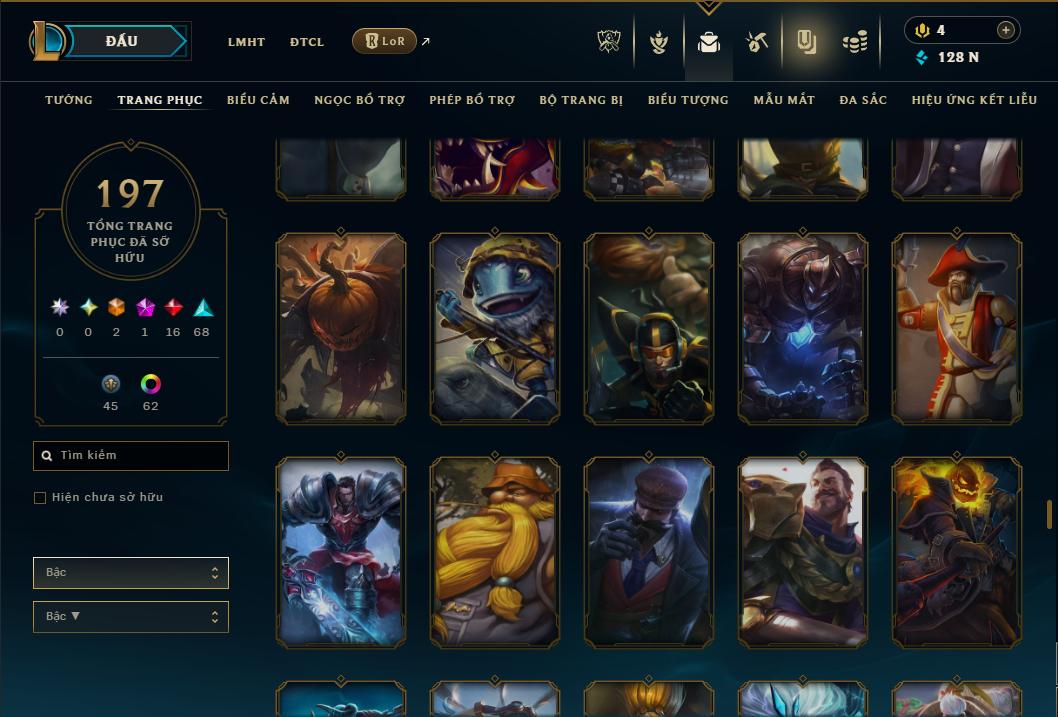Screen dimensions: 1058x717
Task: Go to the PHÉP BỔ TRỢ tab
Action: pyautogui.click(x=472, y=100)
